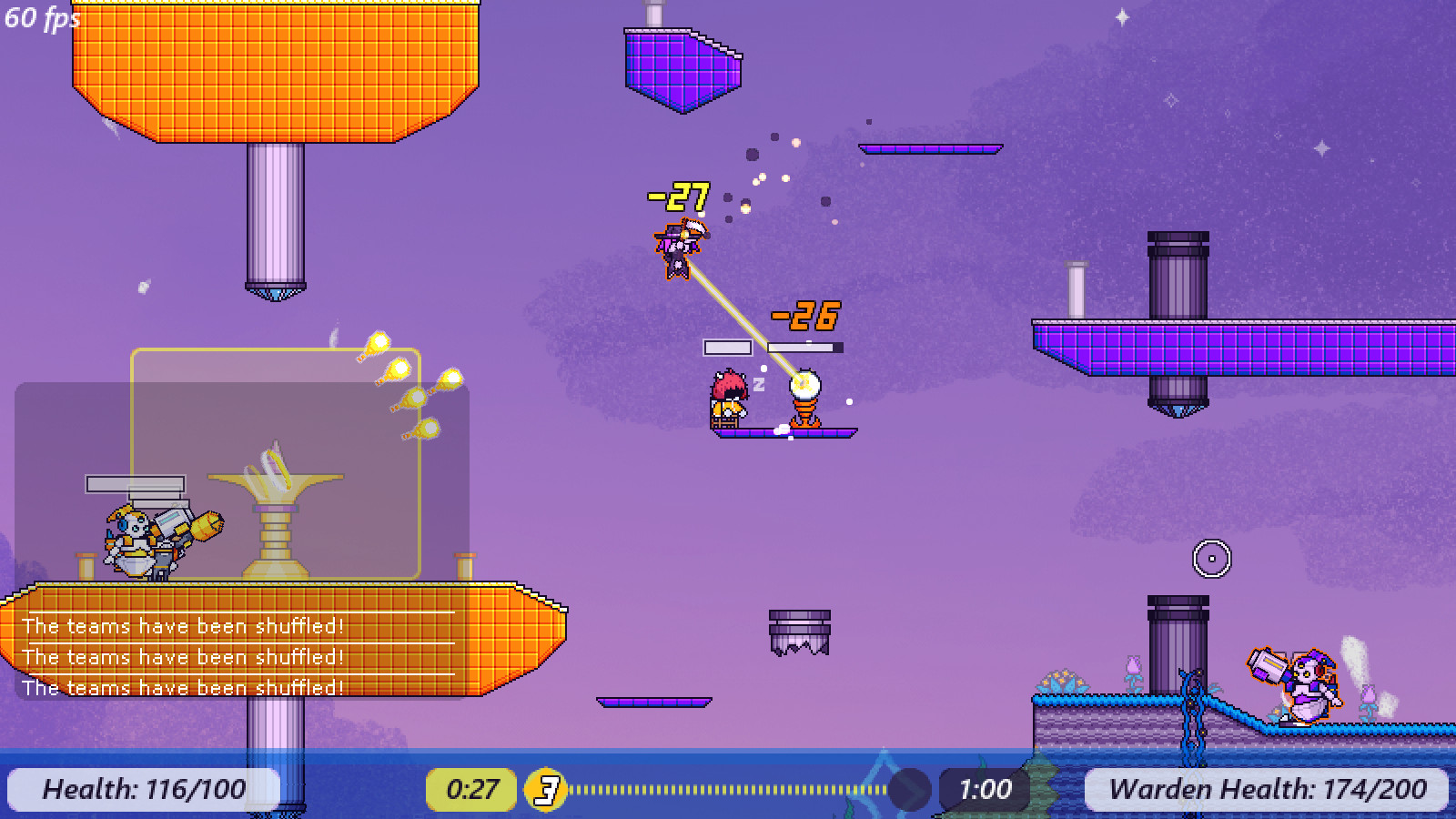Click the white health bar above the lamp turret
This screenshot has width=1456, height=819.
click(x=804, y=347)
